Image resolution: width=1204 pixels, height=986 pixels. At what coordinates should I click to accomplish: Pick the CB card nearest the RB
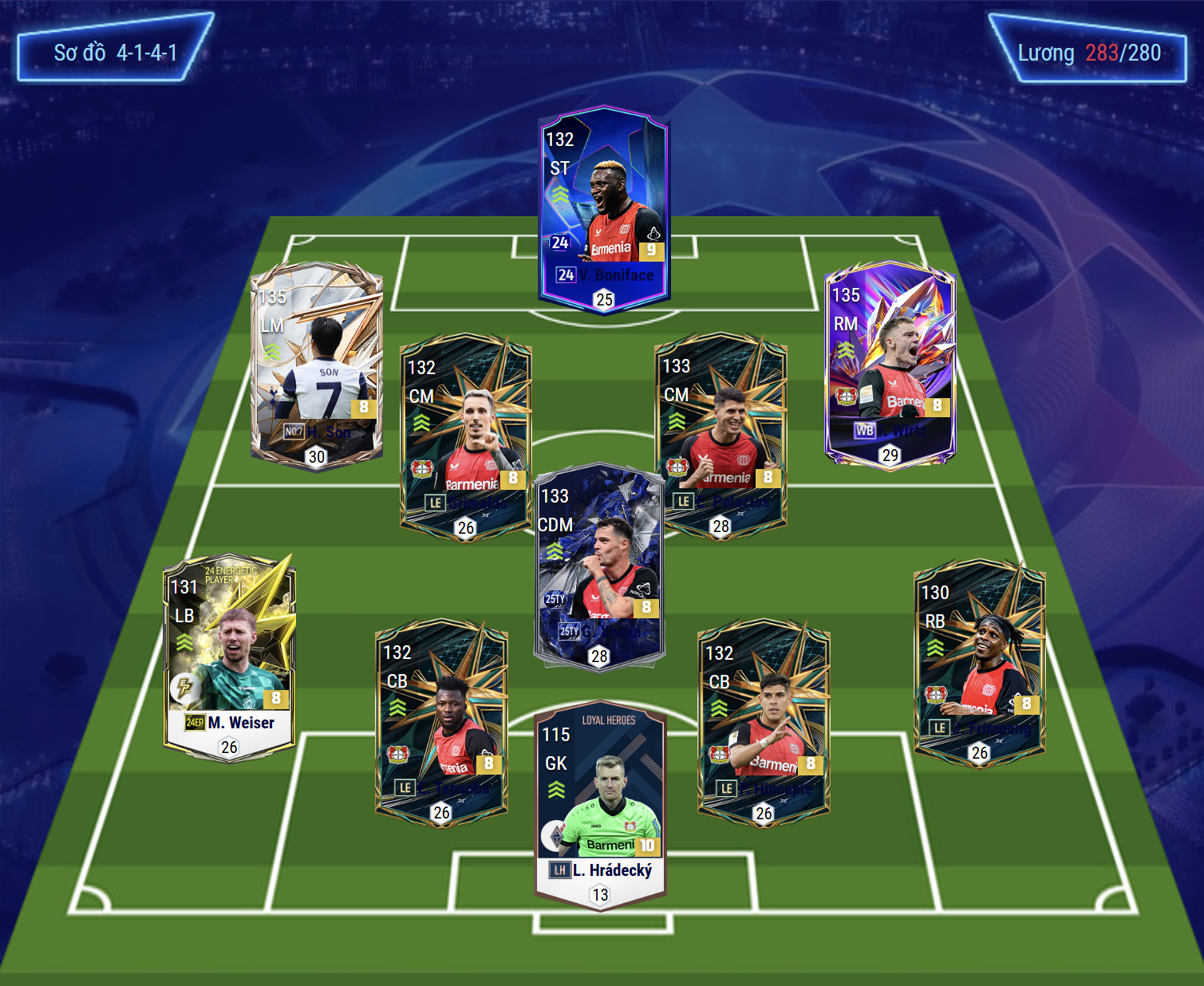point(764,722)
